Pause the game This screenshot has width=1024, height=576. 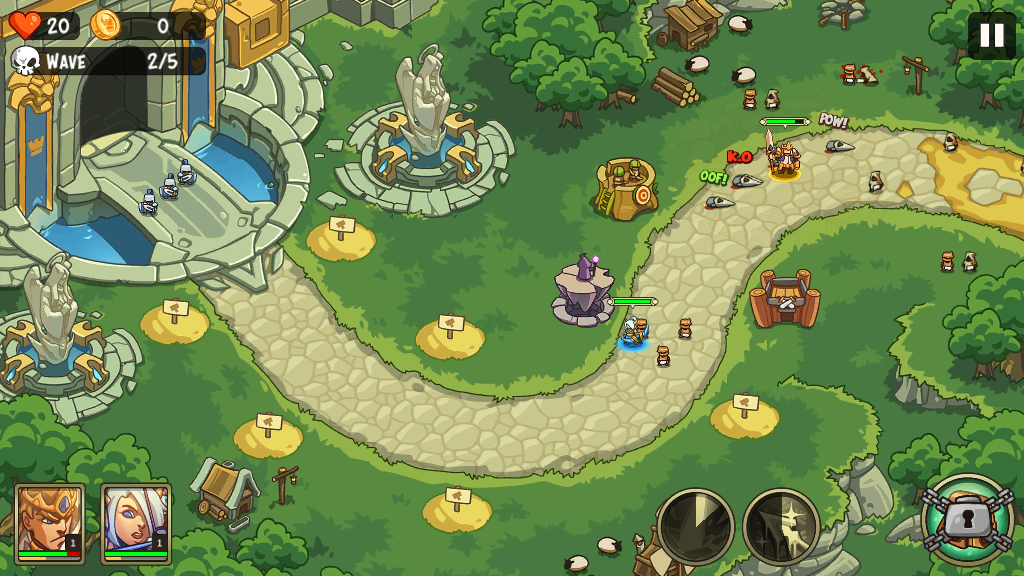pyautogui.click(x=991, y=36)
